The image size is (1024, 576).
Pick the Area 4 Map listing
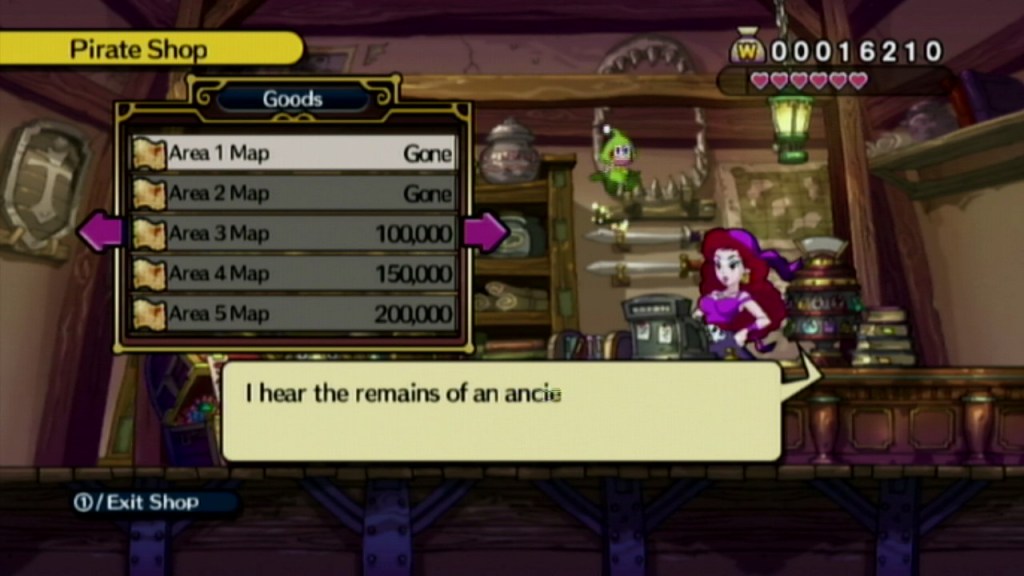tap(293, 273)
